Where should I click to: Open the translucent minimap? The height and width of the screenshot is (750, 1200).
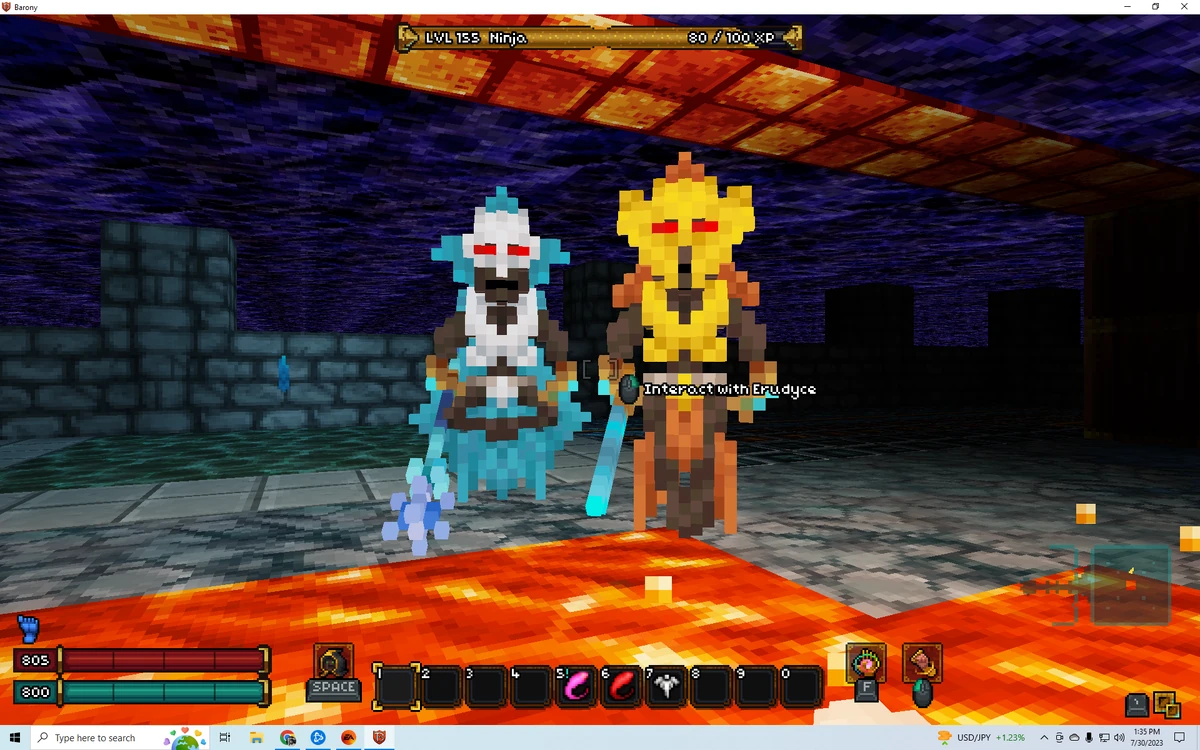pyautogui.click(x=1130, y=584)
